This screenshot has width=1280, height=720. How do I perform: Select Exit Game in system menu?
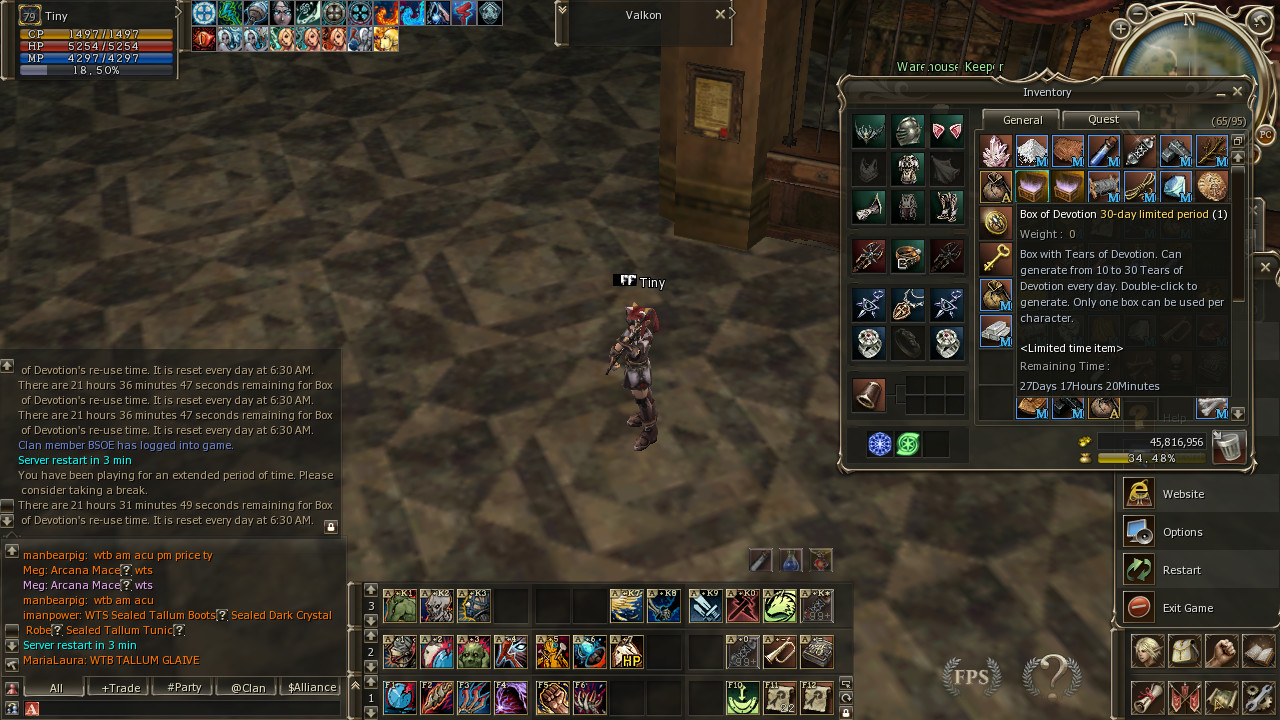[1187, 608]
